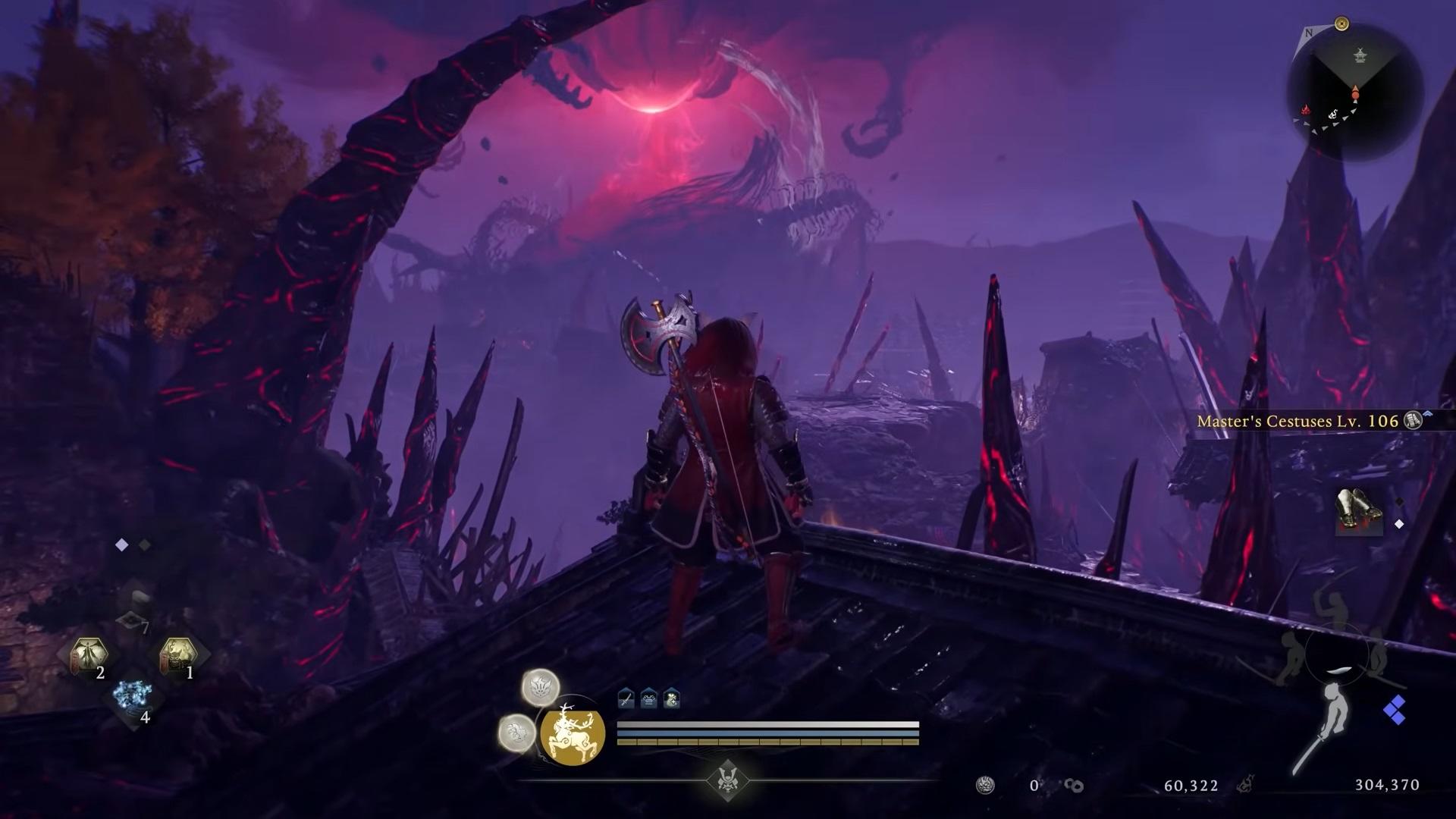
Task: Select the coin icon next to the zero counter
Action: (x=984, y=783)
